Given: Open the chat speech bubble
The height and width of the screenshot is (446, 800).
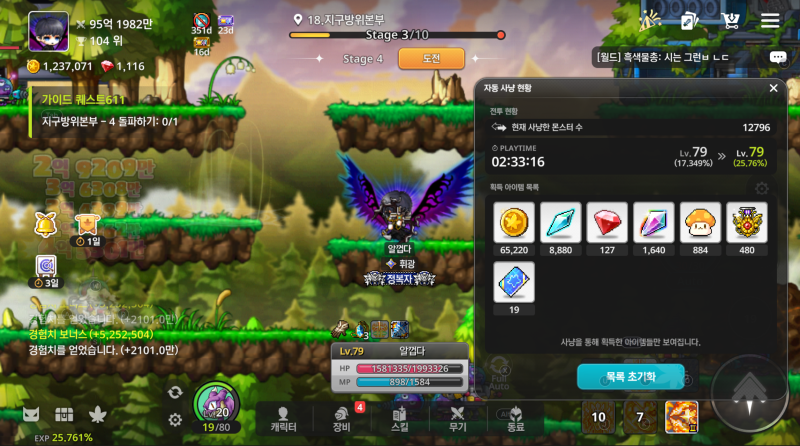Looking at the screenshot, I should (x=777, y=58).
